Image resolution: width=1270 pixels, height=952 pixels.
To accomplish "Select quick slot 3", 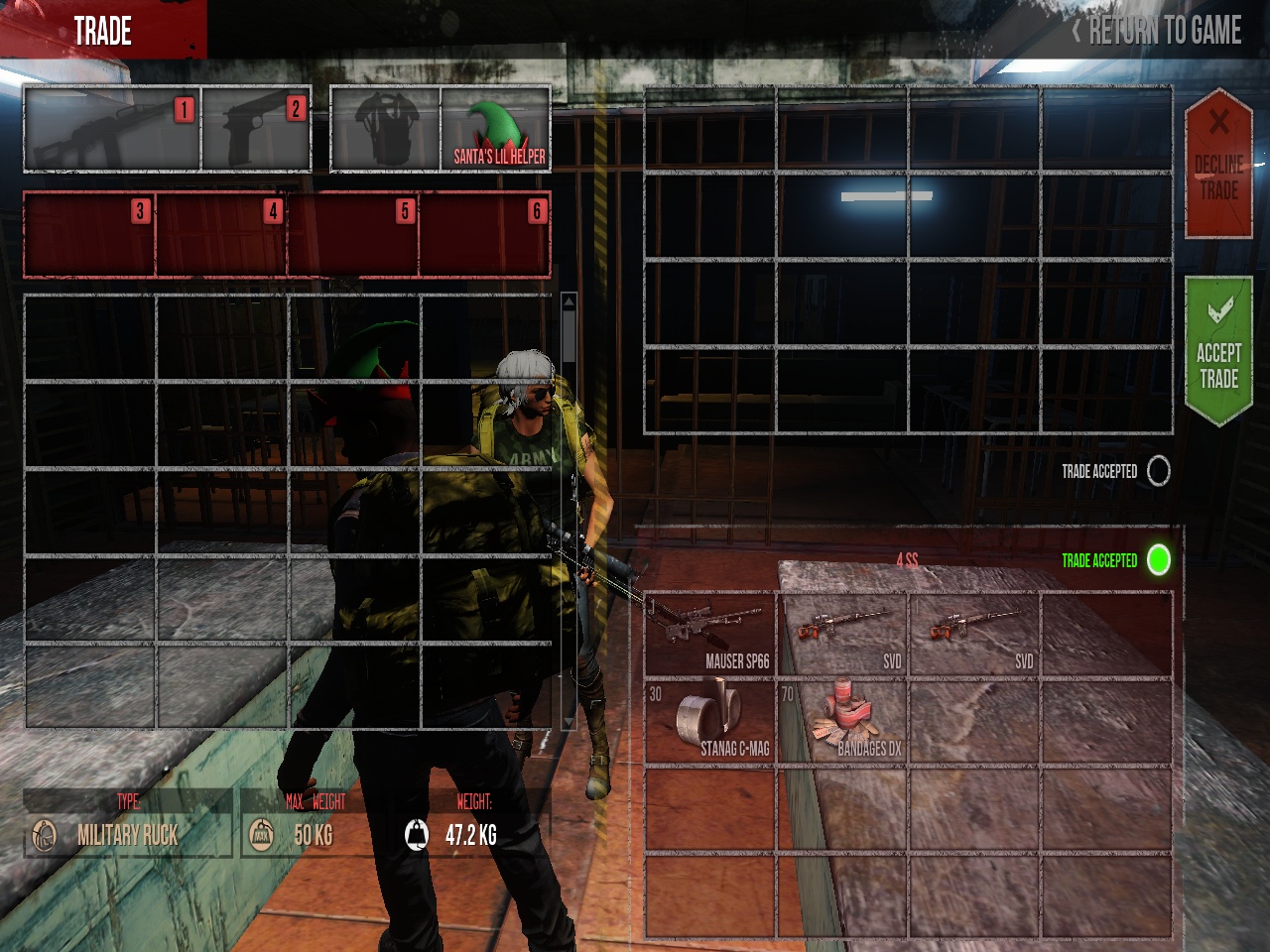I will [89, 234].
